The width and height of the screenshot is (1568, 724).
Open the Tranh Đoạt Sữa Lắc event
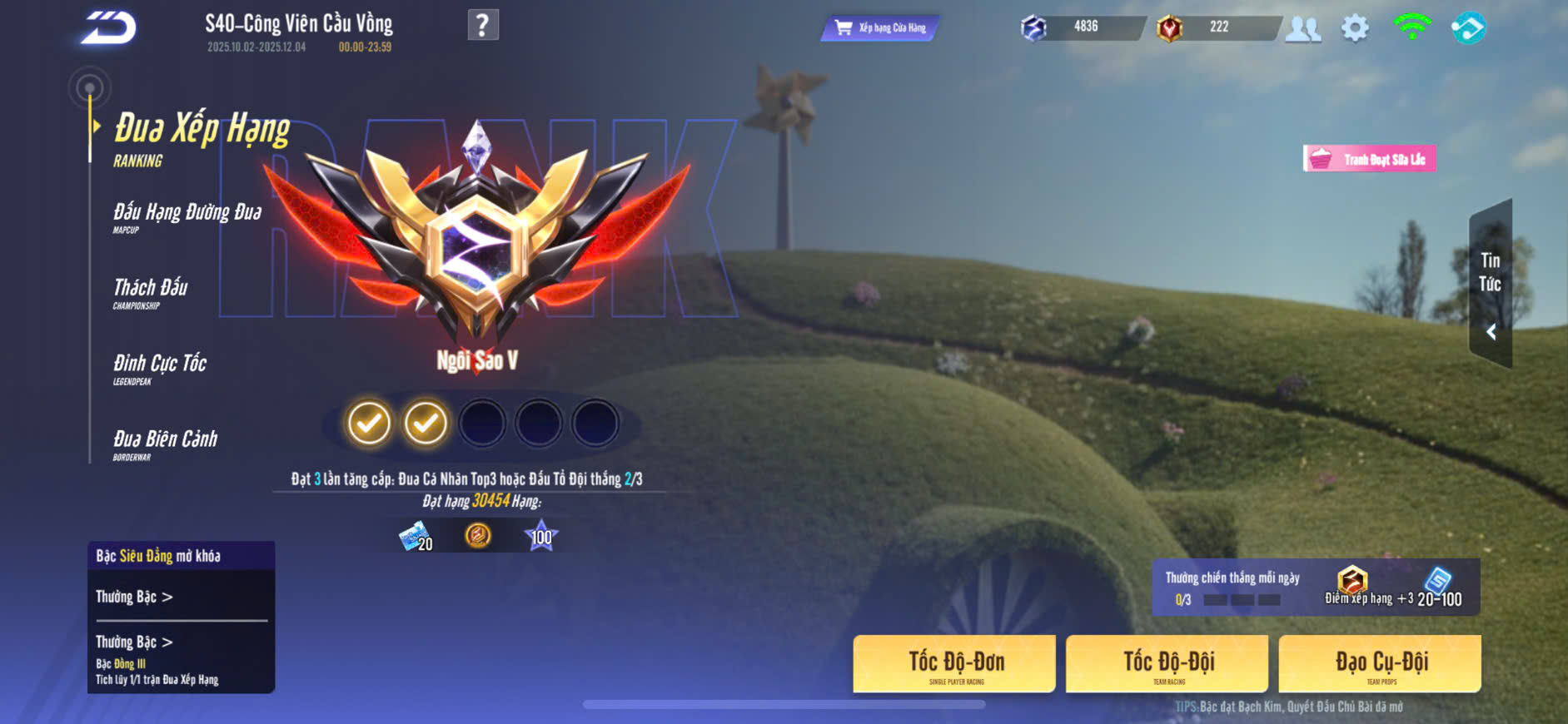[1370, 159]
